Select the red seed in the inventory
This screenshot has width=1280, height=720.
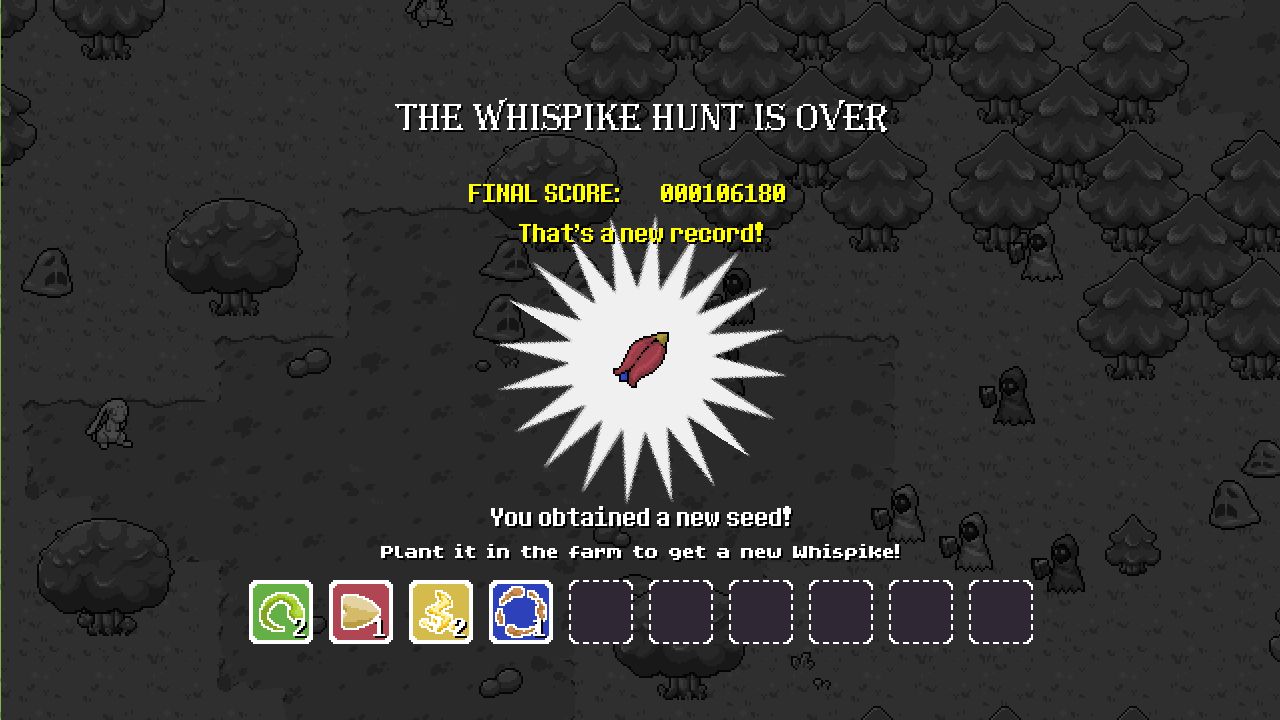[360, 611]
